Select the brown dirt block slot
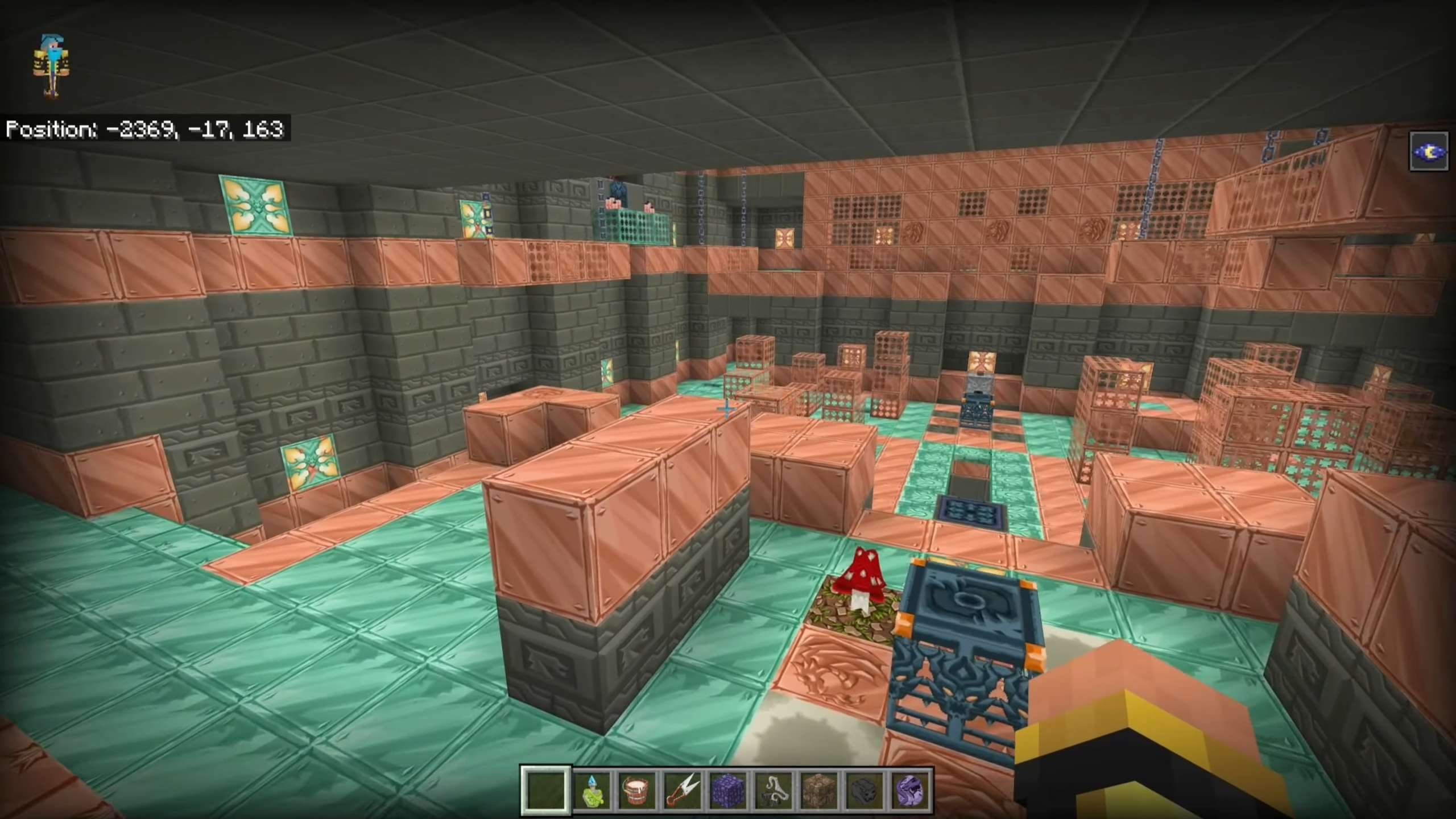The width and height of the screenshot is (1456, 819). (819, 791)
